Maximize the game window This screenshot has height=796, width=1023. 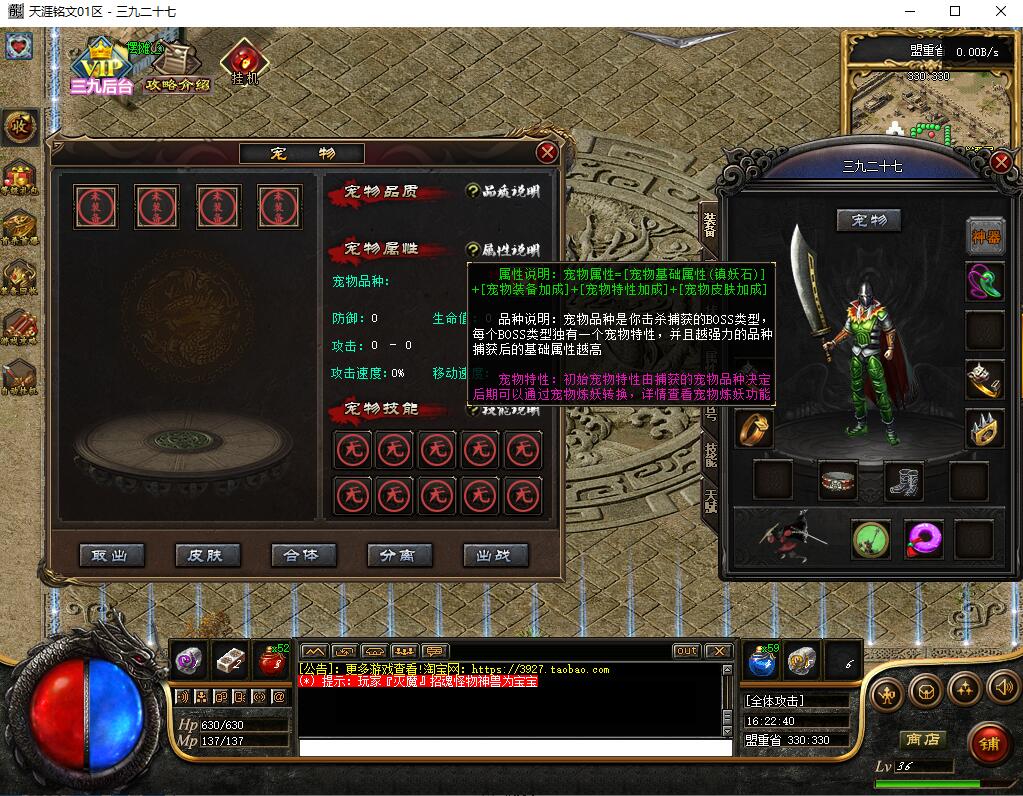tap(954, 11)
